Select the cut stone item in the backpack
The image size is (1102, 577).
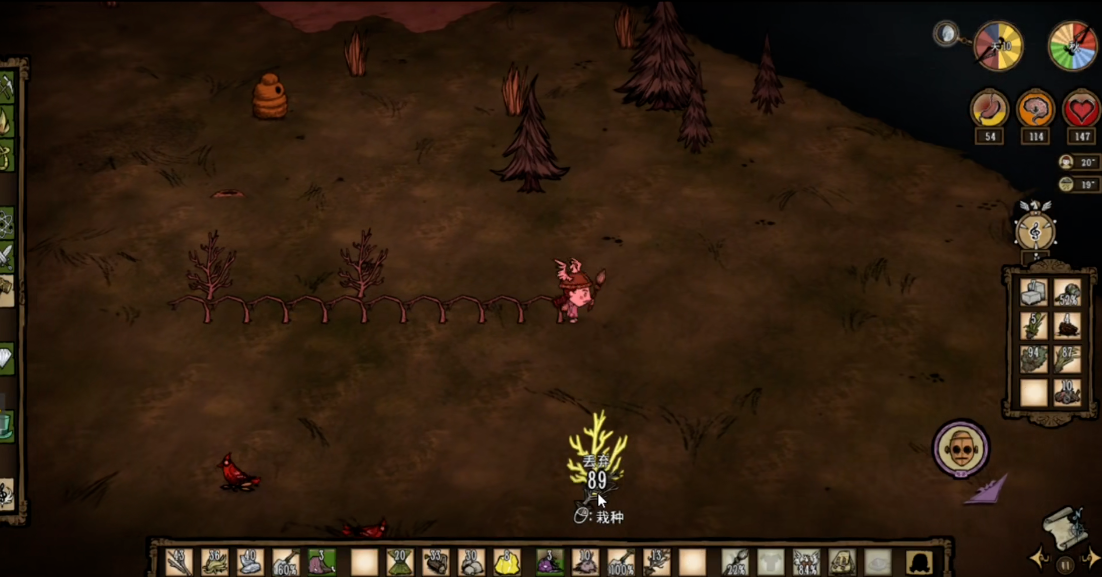pos(1034,293)
